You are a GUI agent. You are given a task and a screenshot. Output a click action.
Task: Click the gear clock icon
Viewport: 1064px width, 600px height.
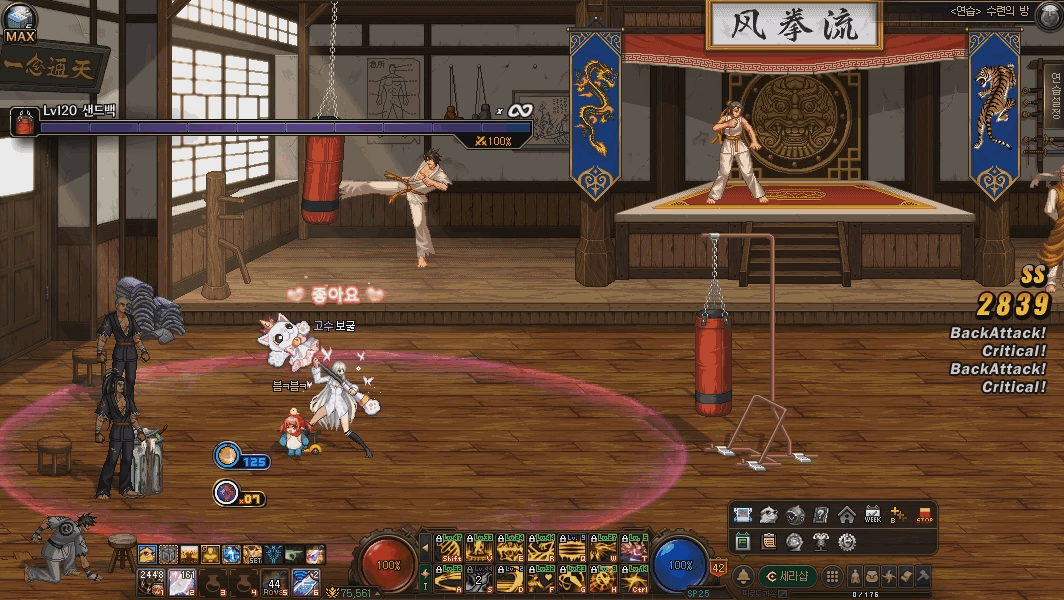pyautogui.click(x=846, y=541)
